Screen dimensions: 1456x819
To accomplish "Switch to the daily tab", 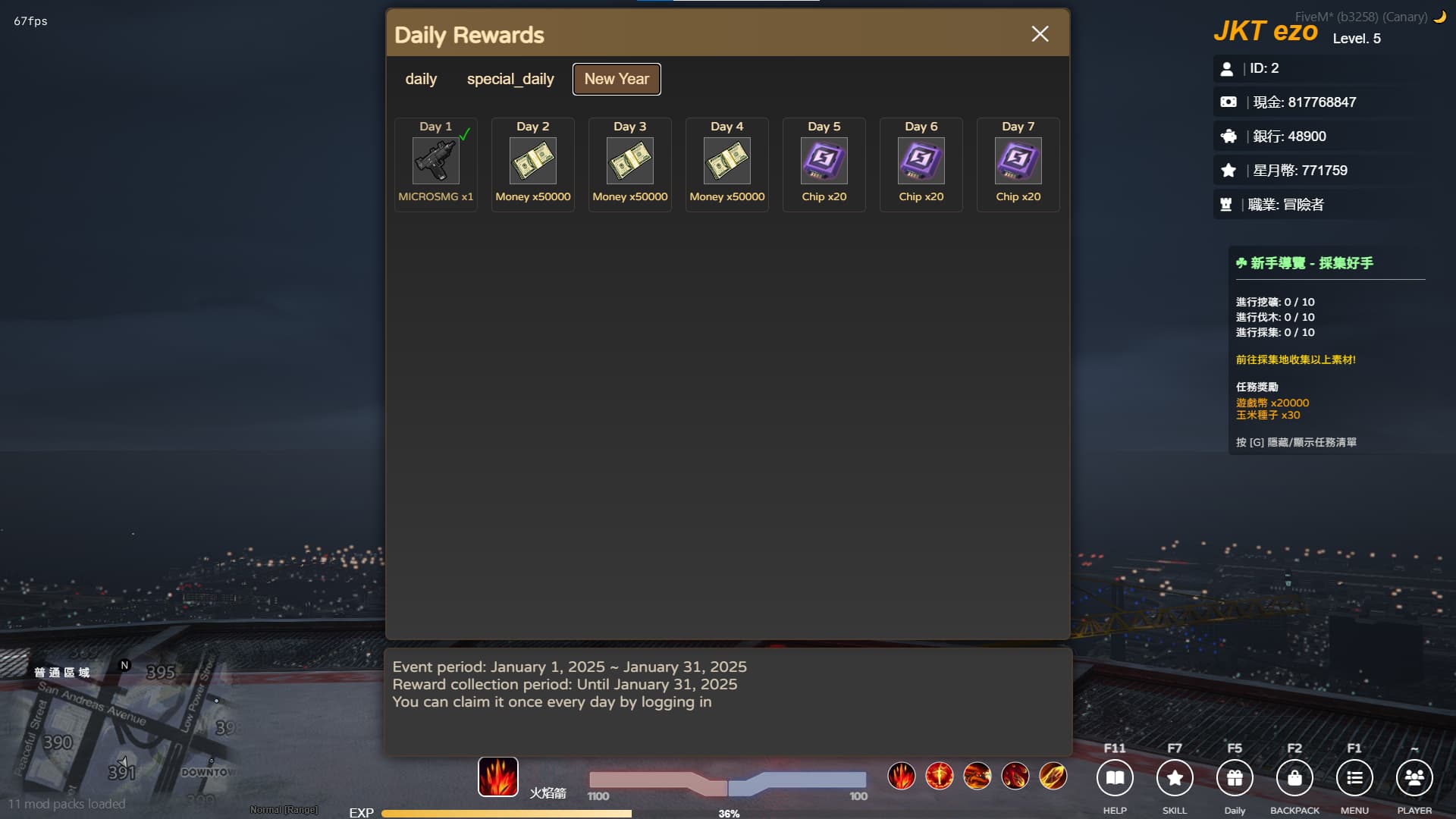I will [x=422, y=78].
